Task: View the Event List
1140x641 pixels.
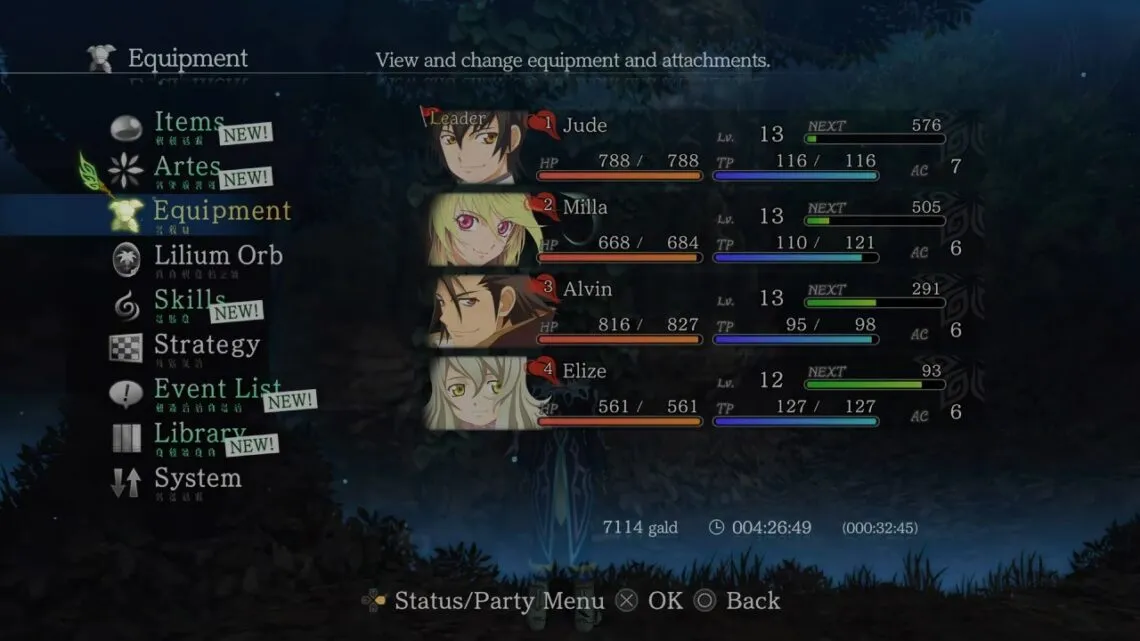Action: point(216,389)
